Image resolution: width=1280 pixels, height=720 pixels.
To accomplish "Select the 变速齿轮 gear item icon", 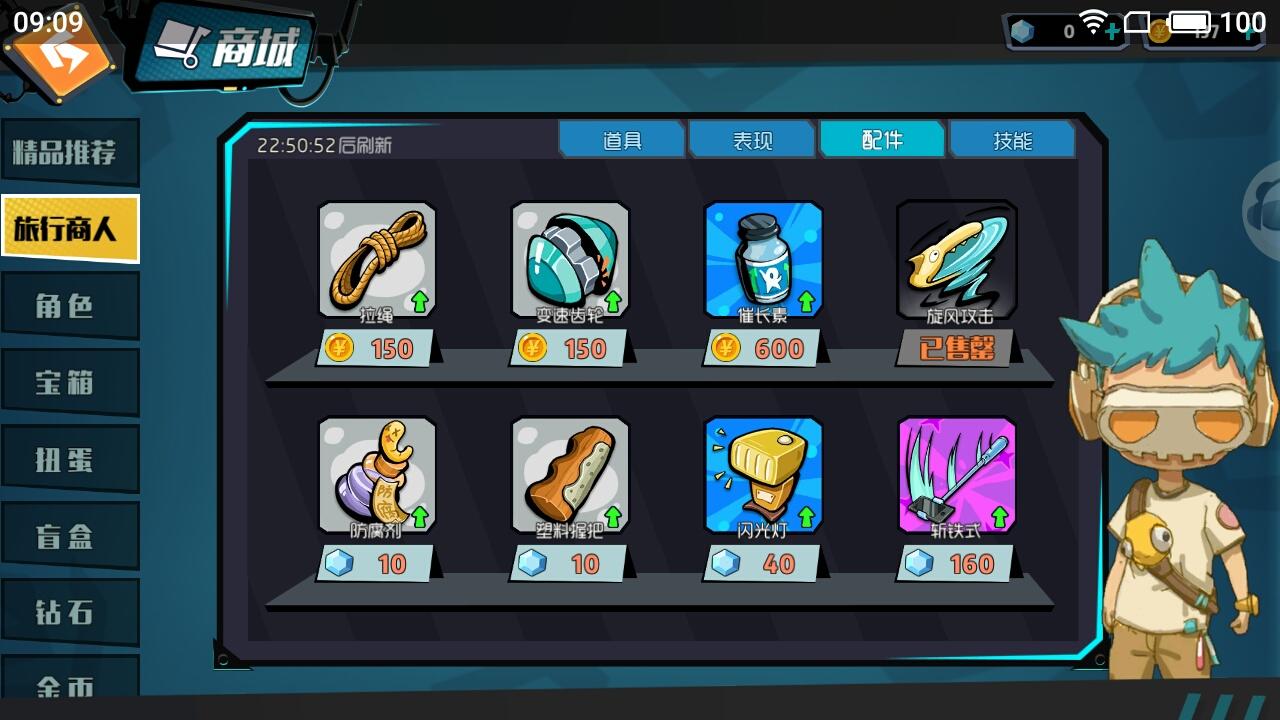I will tap(571, 258).
